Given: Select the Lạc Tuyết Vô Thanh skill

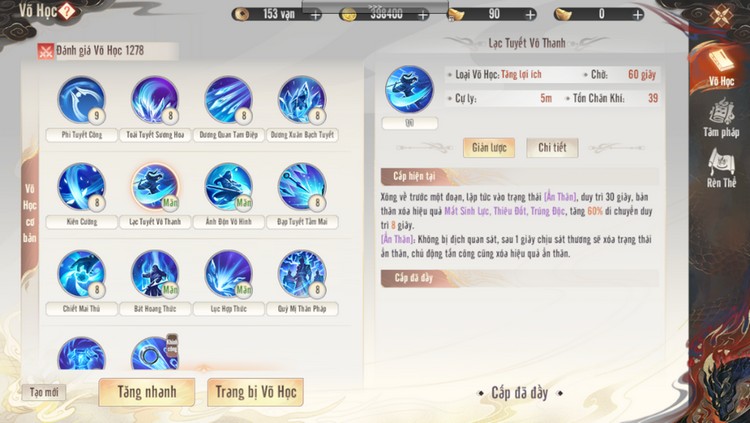Looking at the screenshot, I should click(155, 187).
